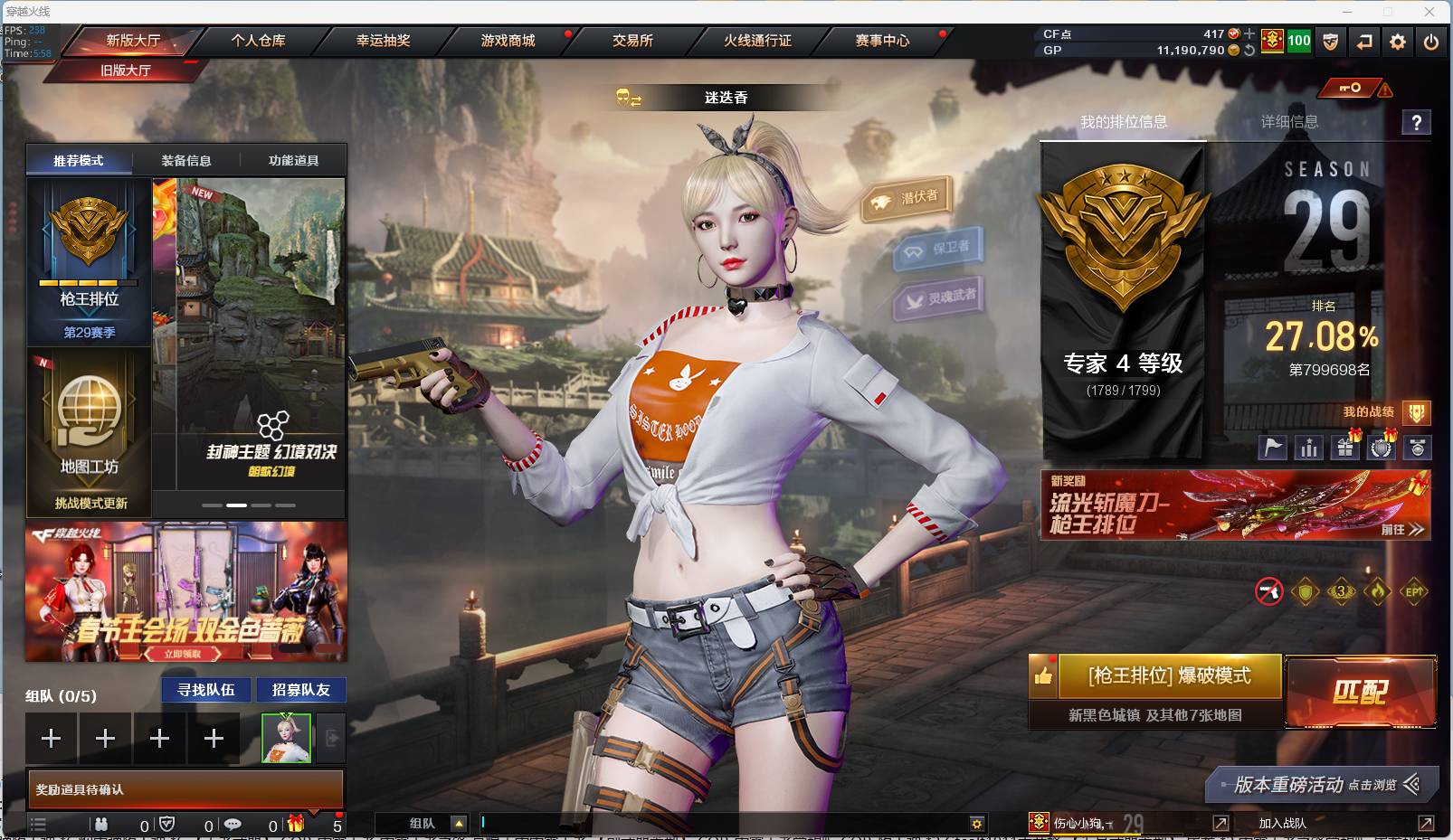Click the flag icon under 我的战绩
This screenshot has height=840, width=1453.
coord(1272,447)
